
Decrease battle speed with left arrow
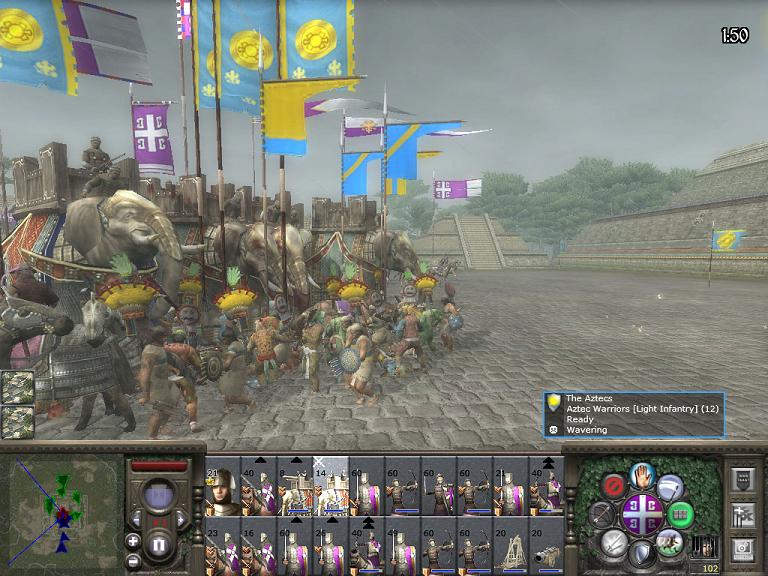(135, 520)
